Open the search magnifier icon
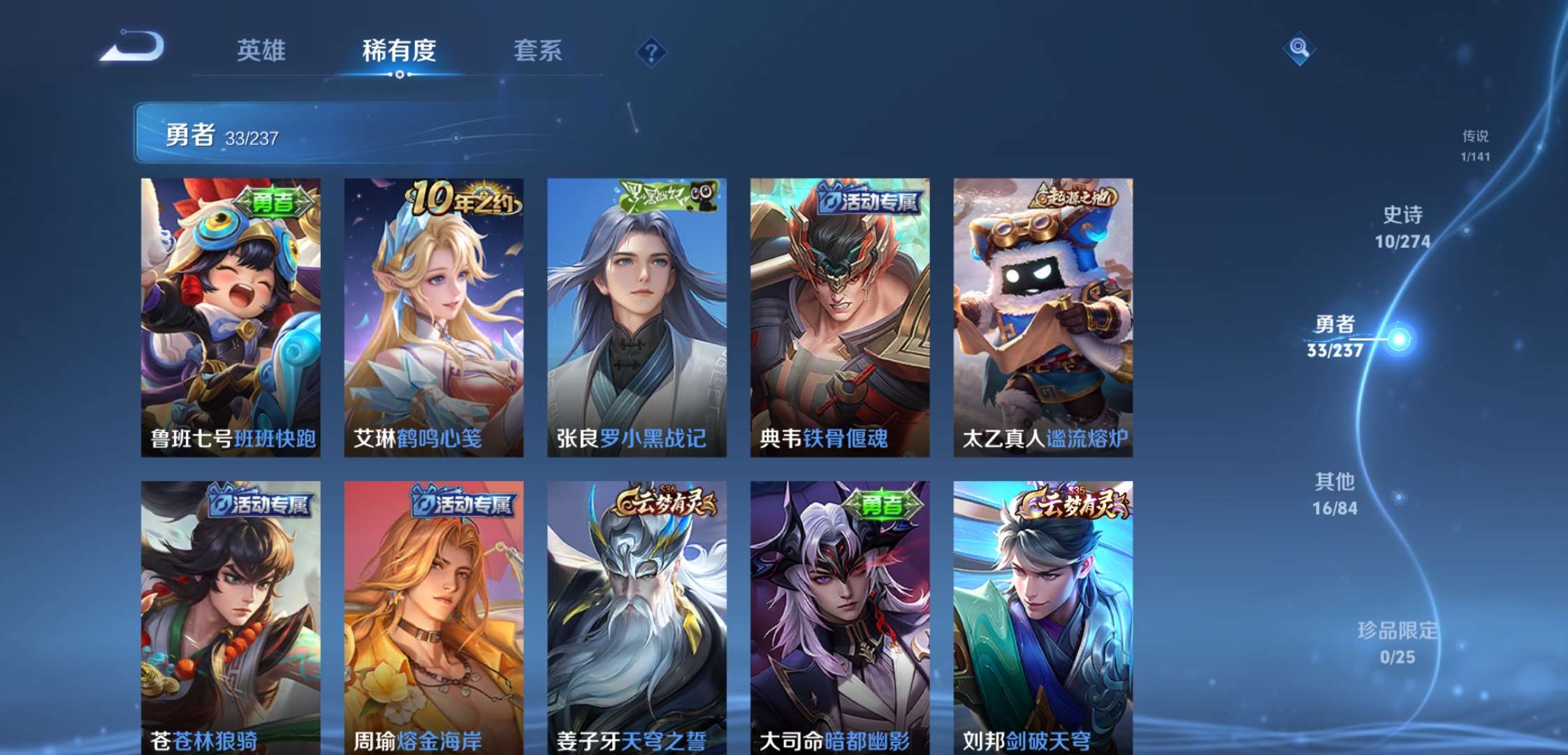Screen dimensions: 1568x755 (1298, 50)
